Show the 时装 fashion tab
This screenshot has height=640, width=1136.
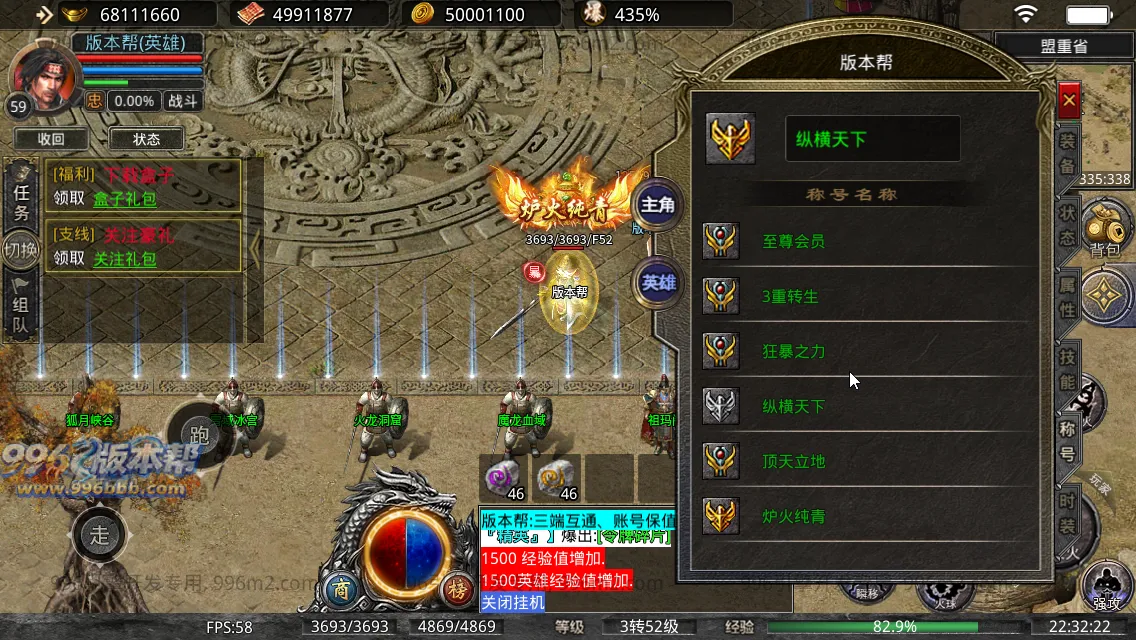(1068, 512)
